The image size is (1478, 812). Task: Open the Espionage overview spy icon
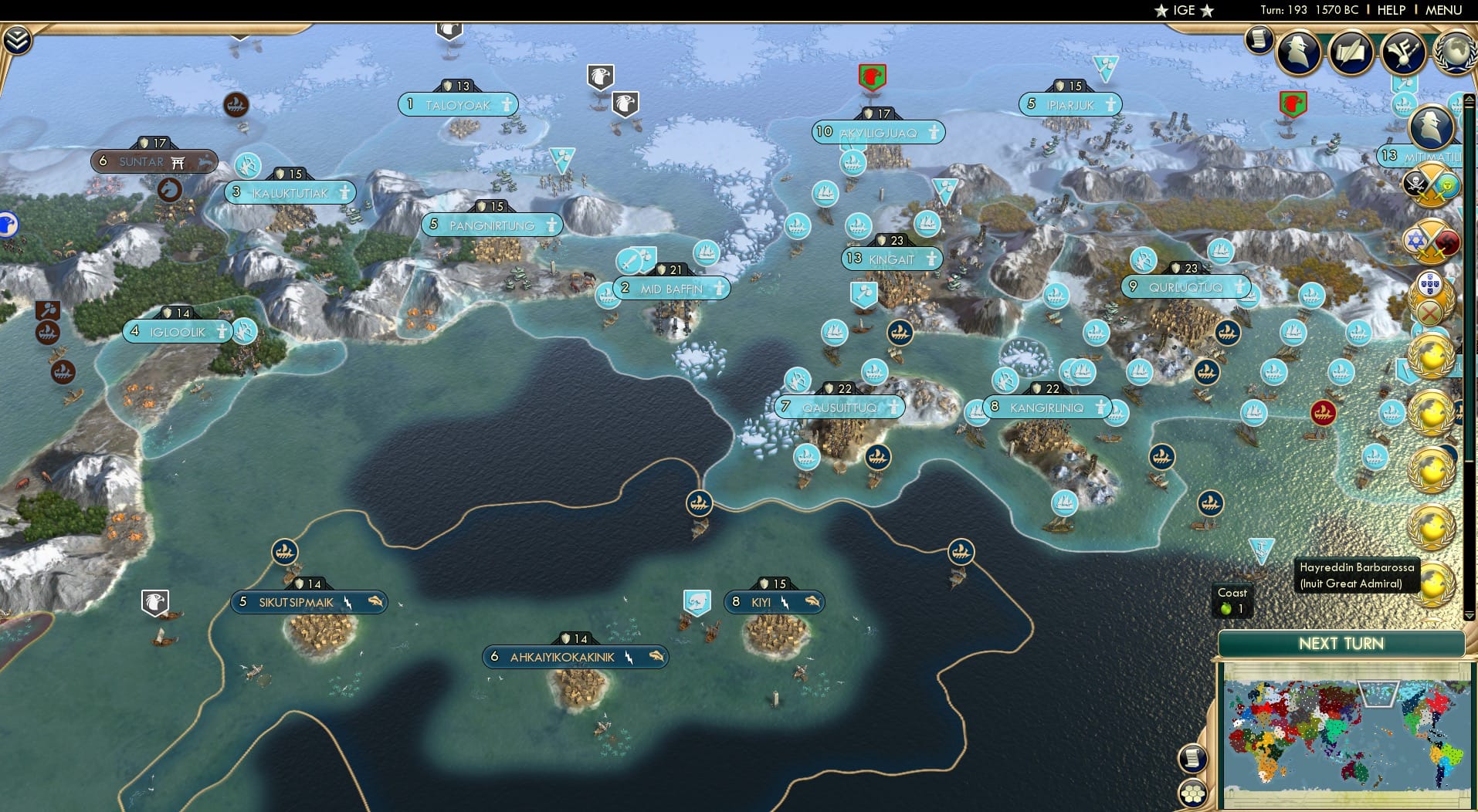(x=1300, y=52)
